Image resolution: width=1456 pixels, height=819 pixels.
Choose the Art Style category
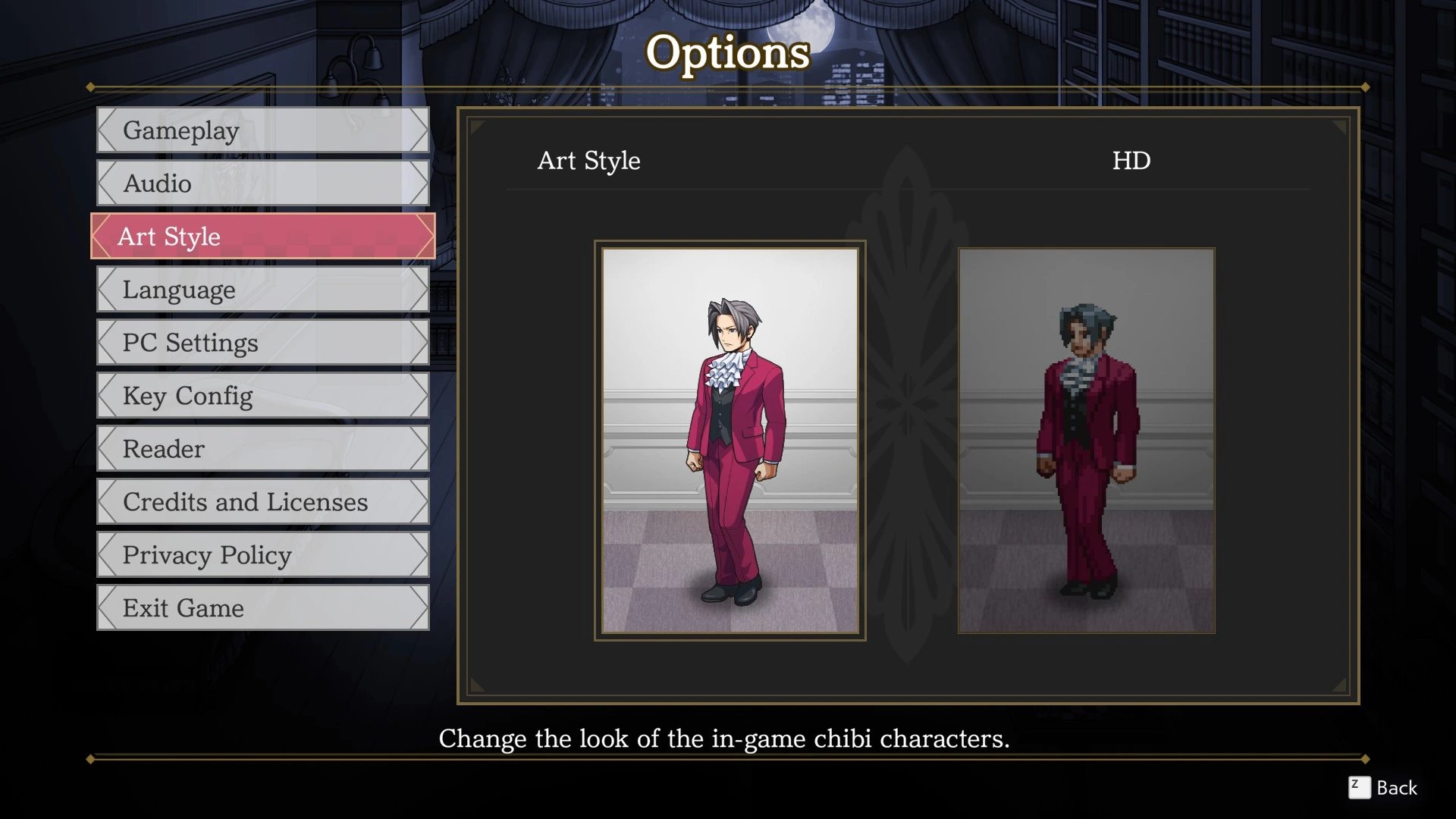(x=262, y=237)
